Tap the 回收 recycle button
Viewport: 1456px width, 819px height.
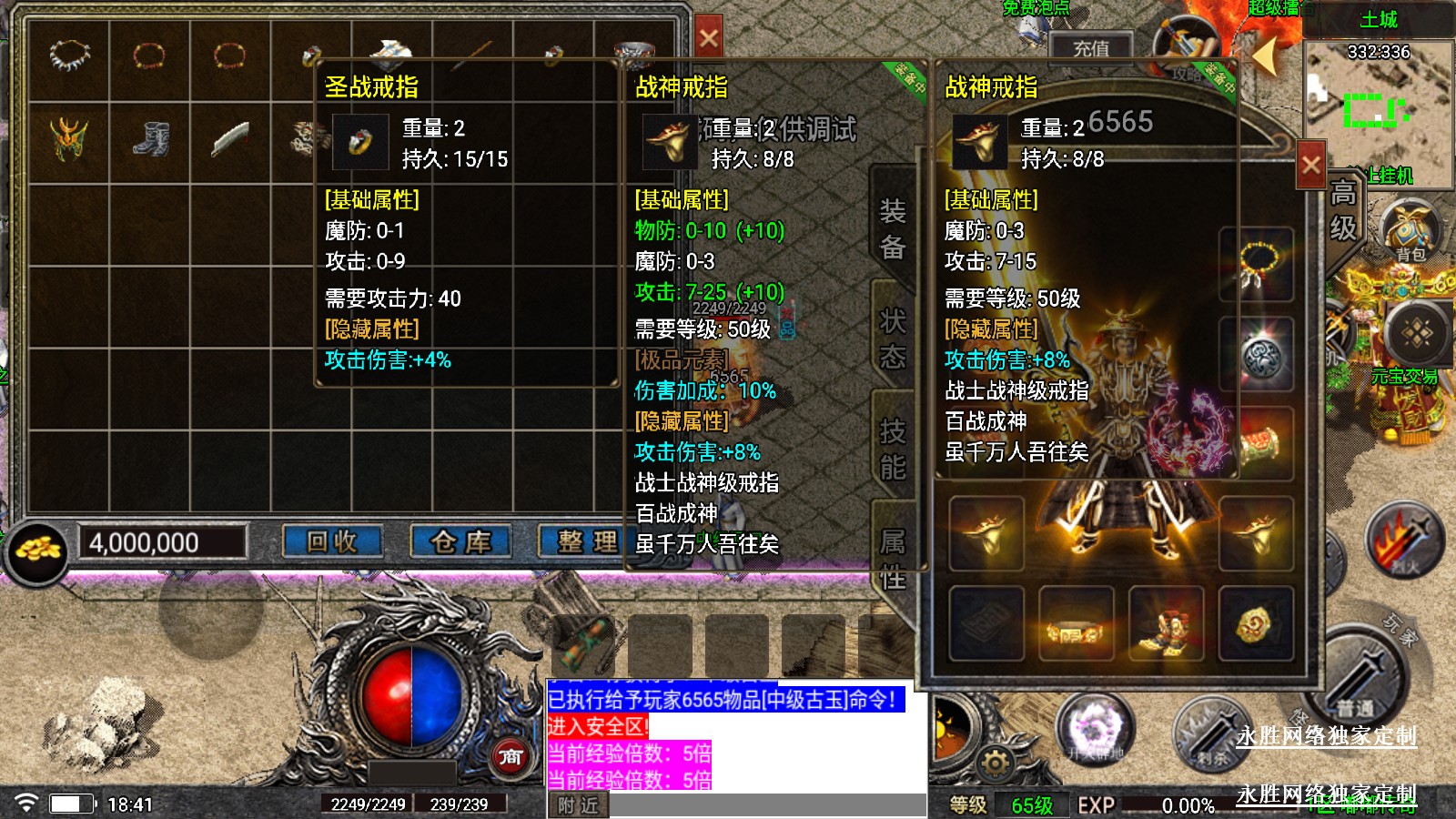[332, 542]
